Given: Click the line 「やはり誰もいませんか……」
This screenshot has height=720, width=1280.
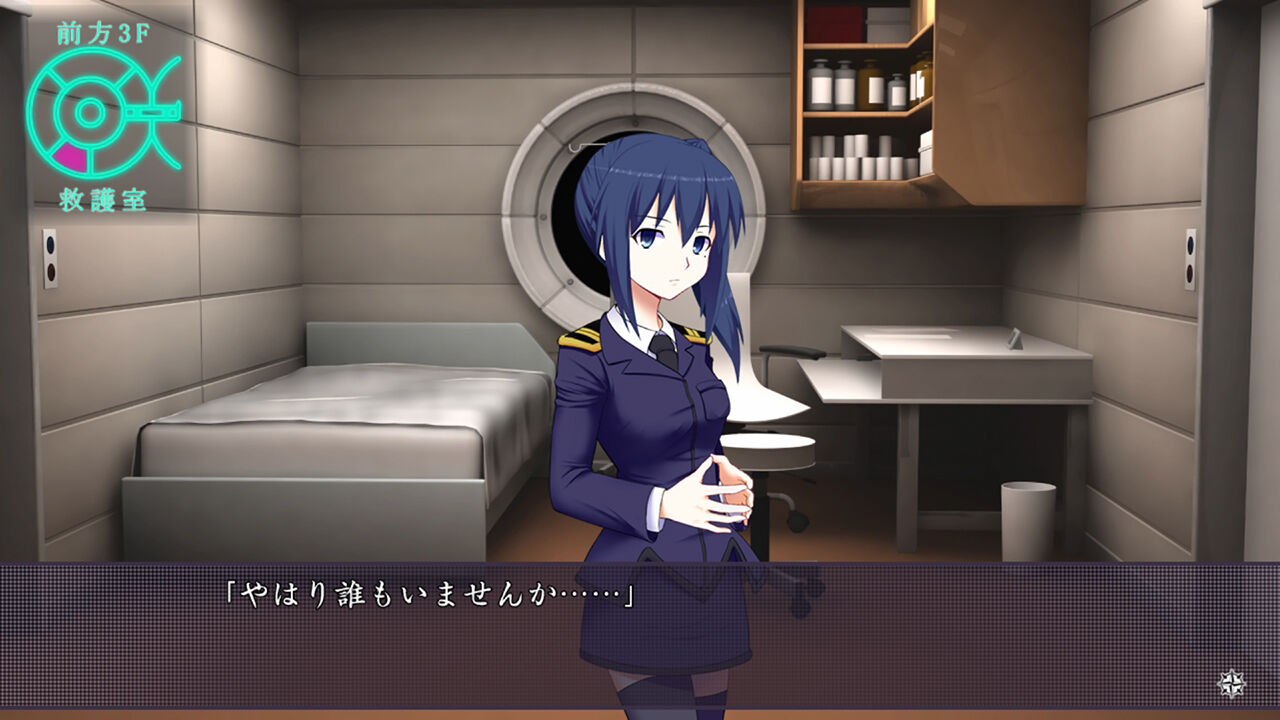Looking at the screenshot, I should [430, 593].
